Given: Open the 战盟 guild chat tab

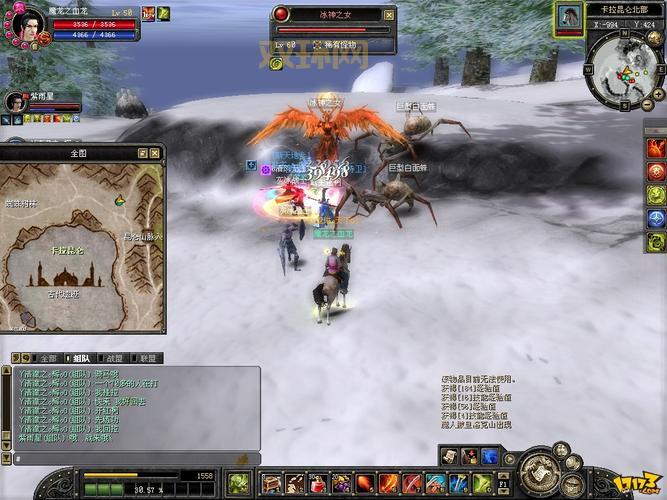Looking at the screenshot, I should point(113,358).
